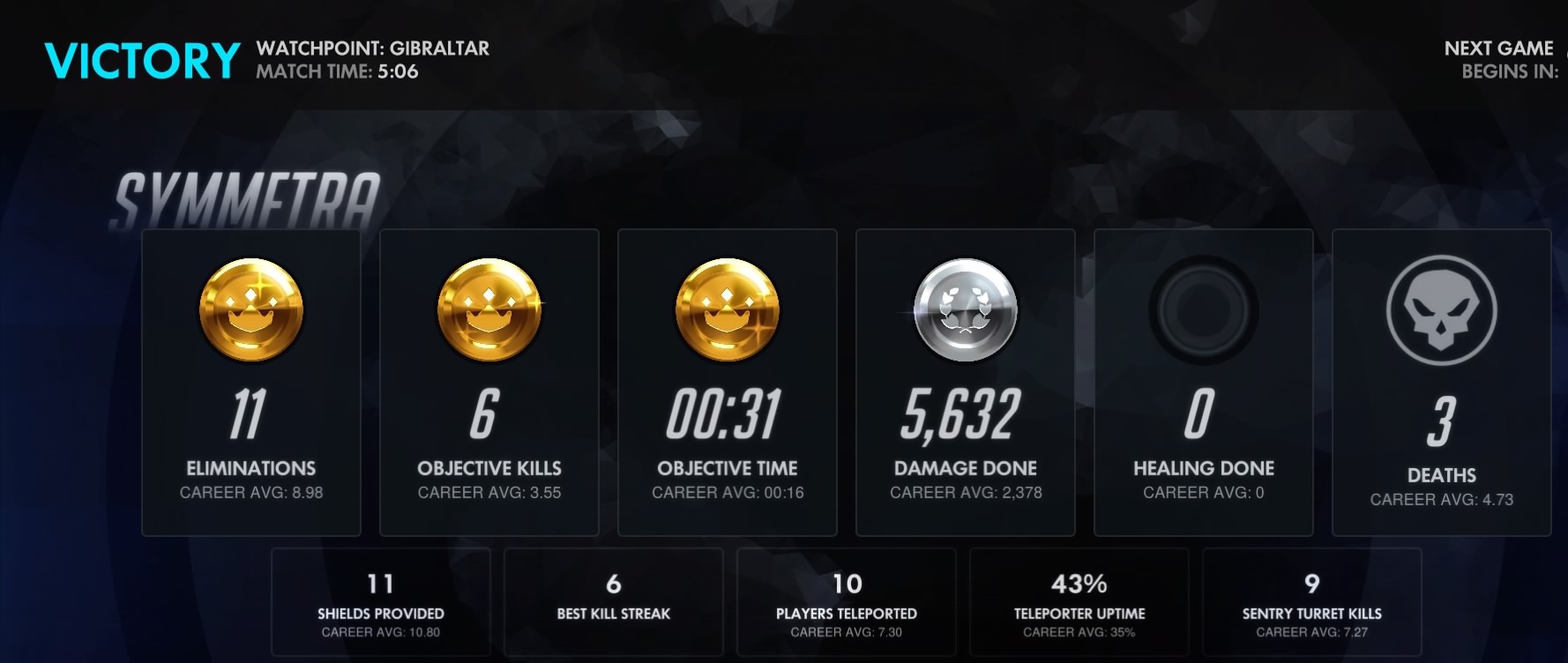The height and width of the screenshot is (663, 1568).
Task: Select the Sentry Turret Kills panel
Action: click(x=1312, y=602)
